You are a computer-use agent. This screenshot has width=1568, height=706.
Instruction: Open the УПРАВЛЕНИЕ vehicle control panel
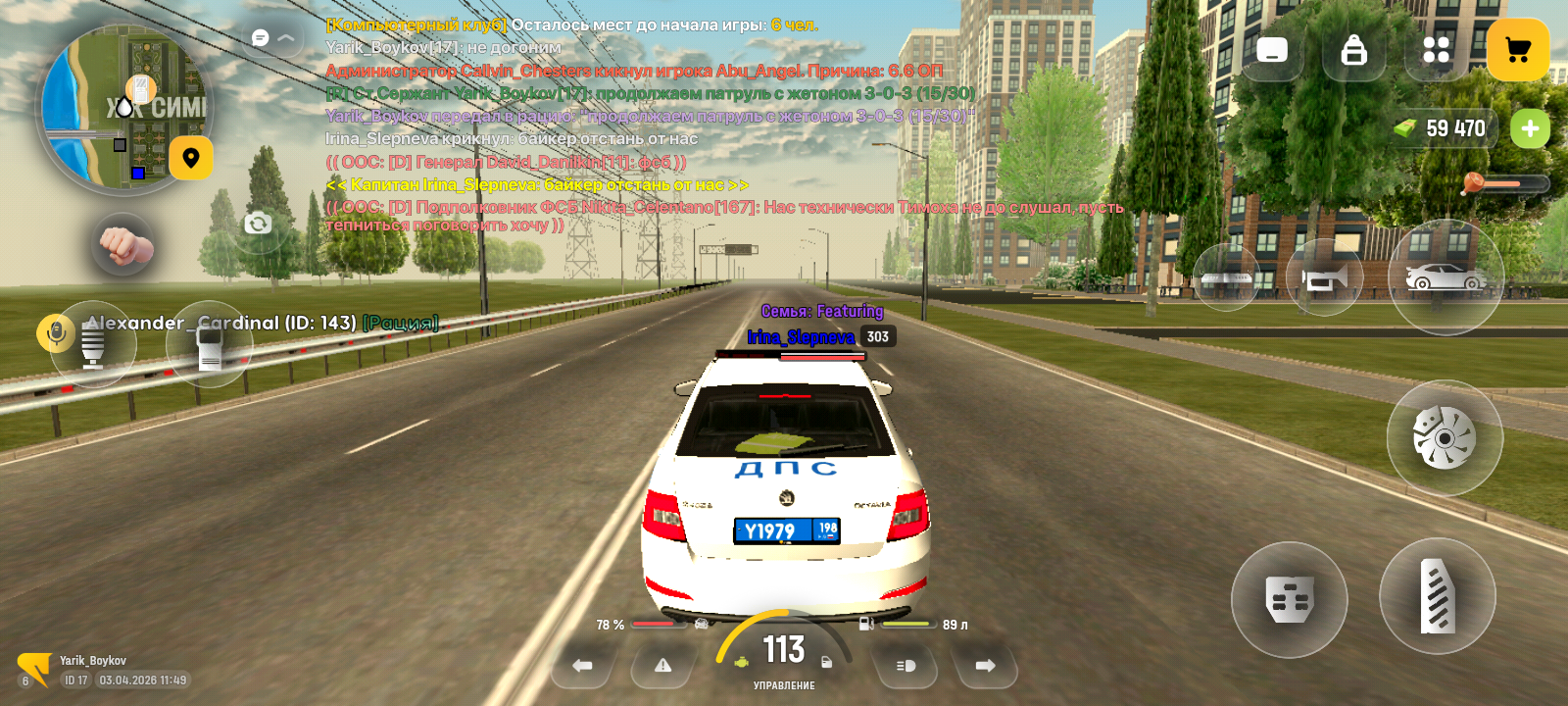784,685
